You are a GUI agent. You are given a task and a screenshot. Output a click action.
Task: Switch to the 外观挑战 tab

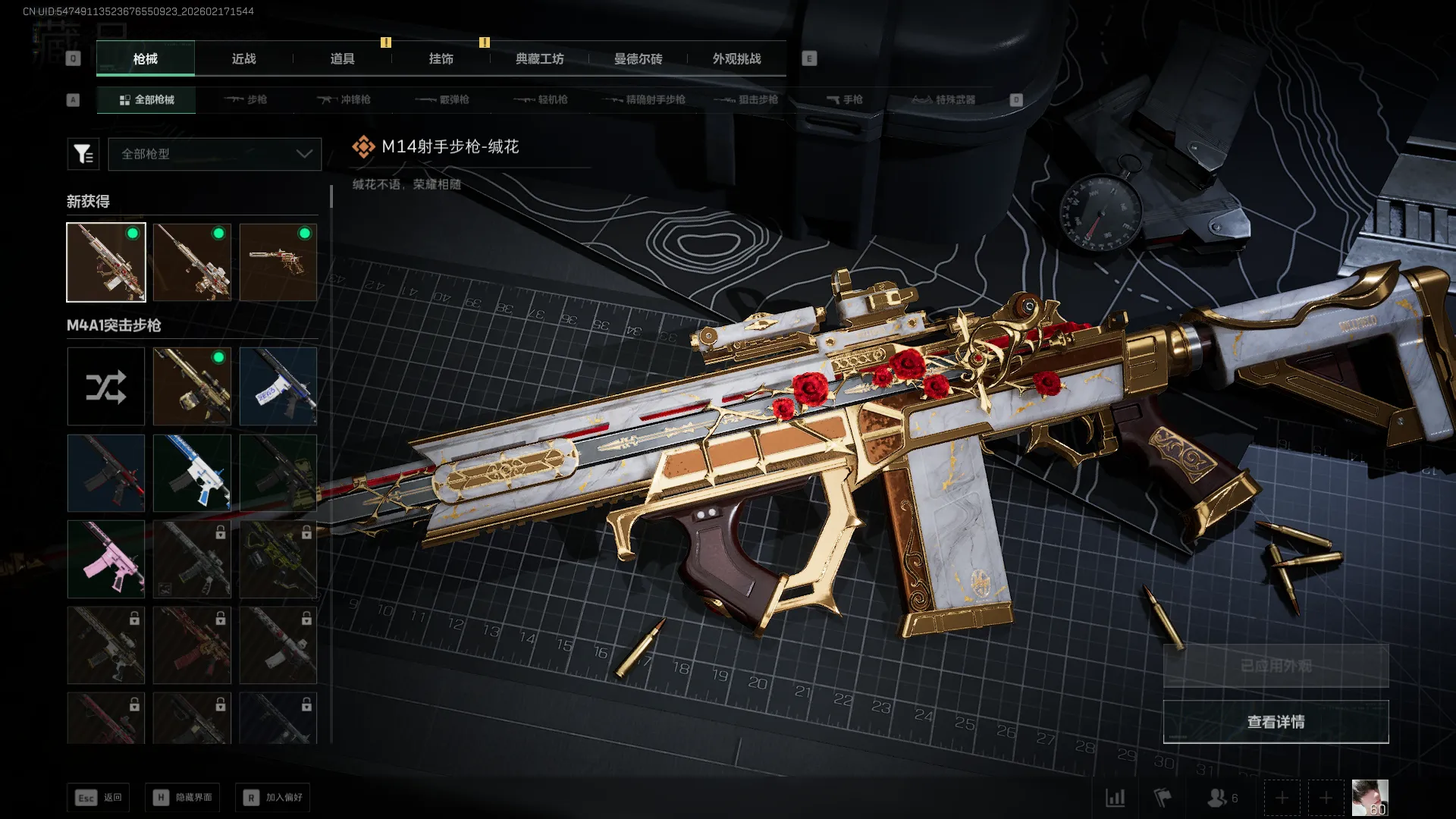736,58
